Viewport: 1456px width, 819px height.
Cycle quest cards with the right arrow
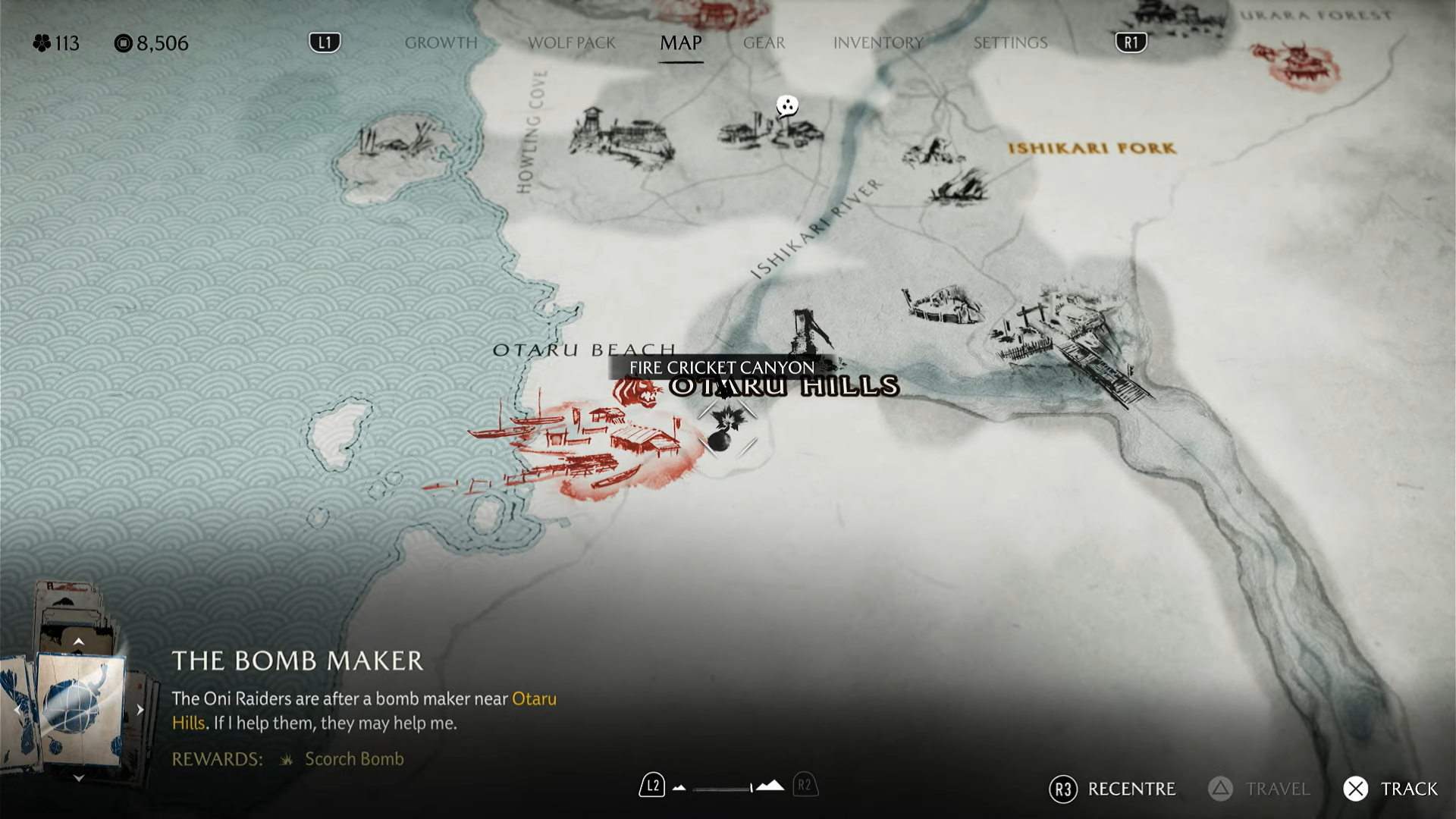pos(140,710)
